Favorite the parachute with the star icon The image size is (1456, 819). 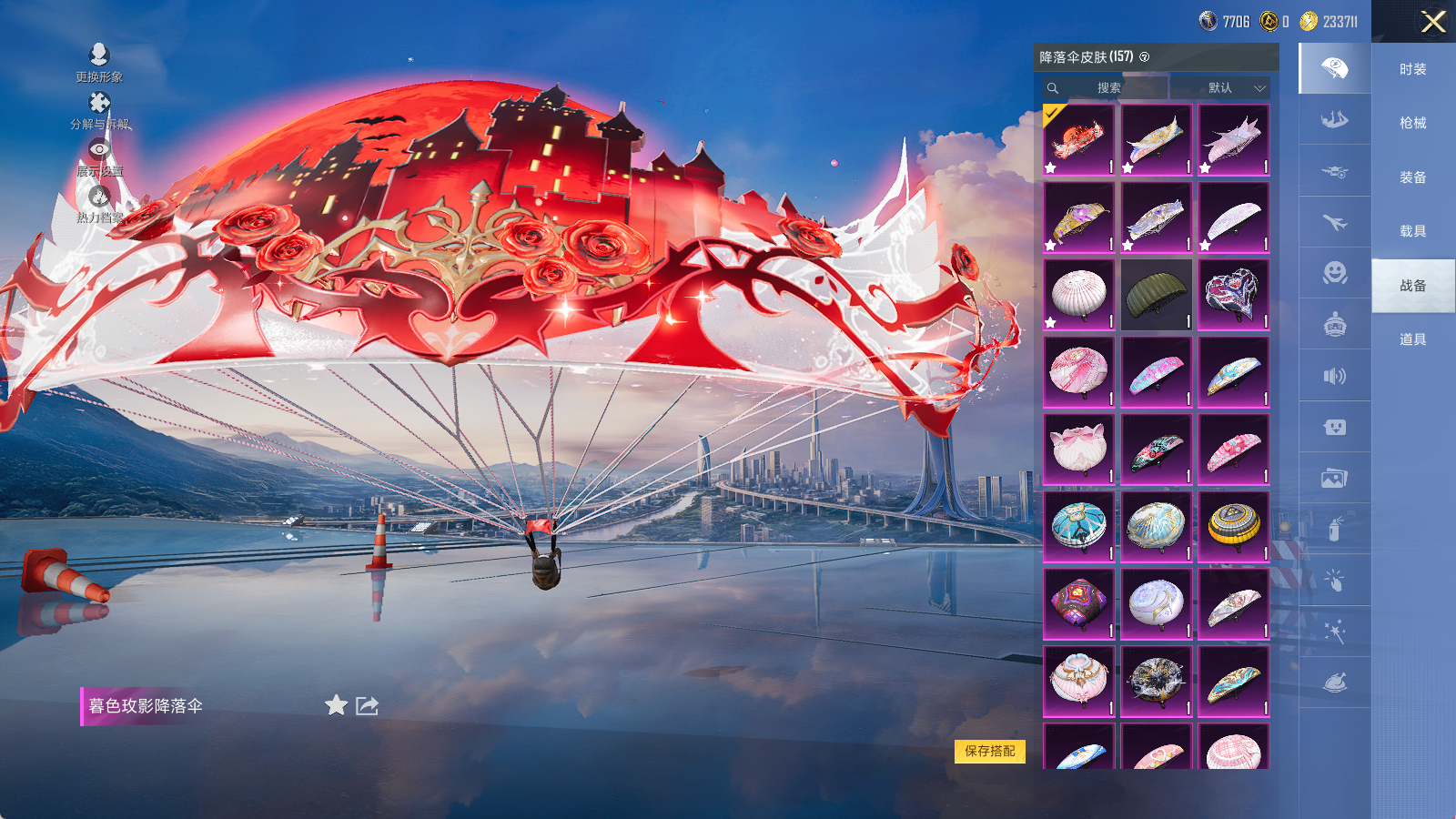(x=336, y=705)
